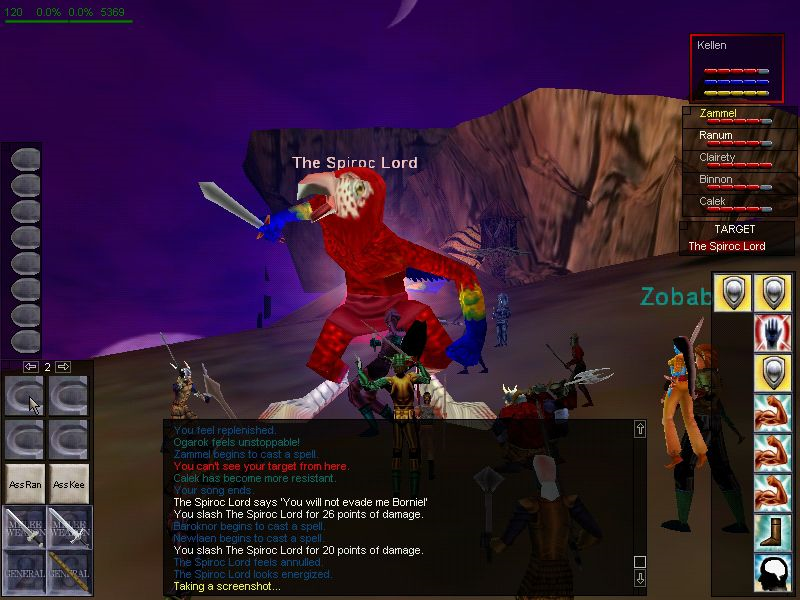Viewport: 800px width, 600px height.
Task: Inspect the boot buff icon
Action: click(x=773, y=532)
